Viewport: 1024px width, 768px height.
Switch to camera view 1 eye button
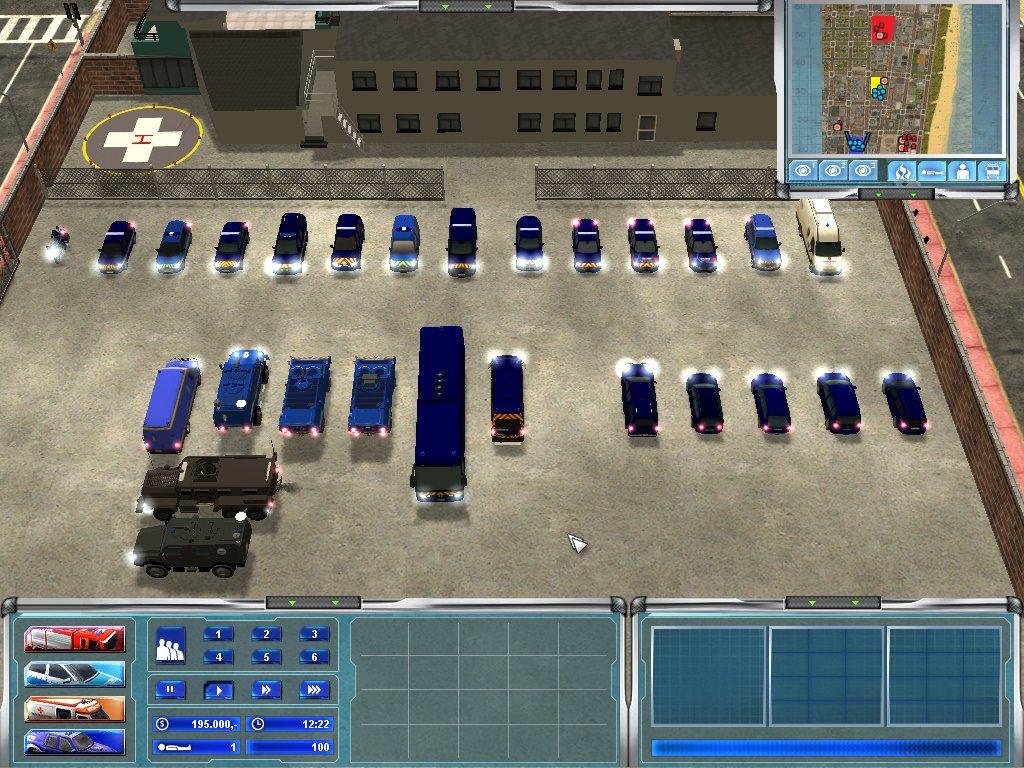(x=802, y=171)
